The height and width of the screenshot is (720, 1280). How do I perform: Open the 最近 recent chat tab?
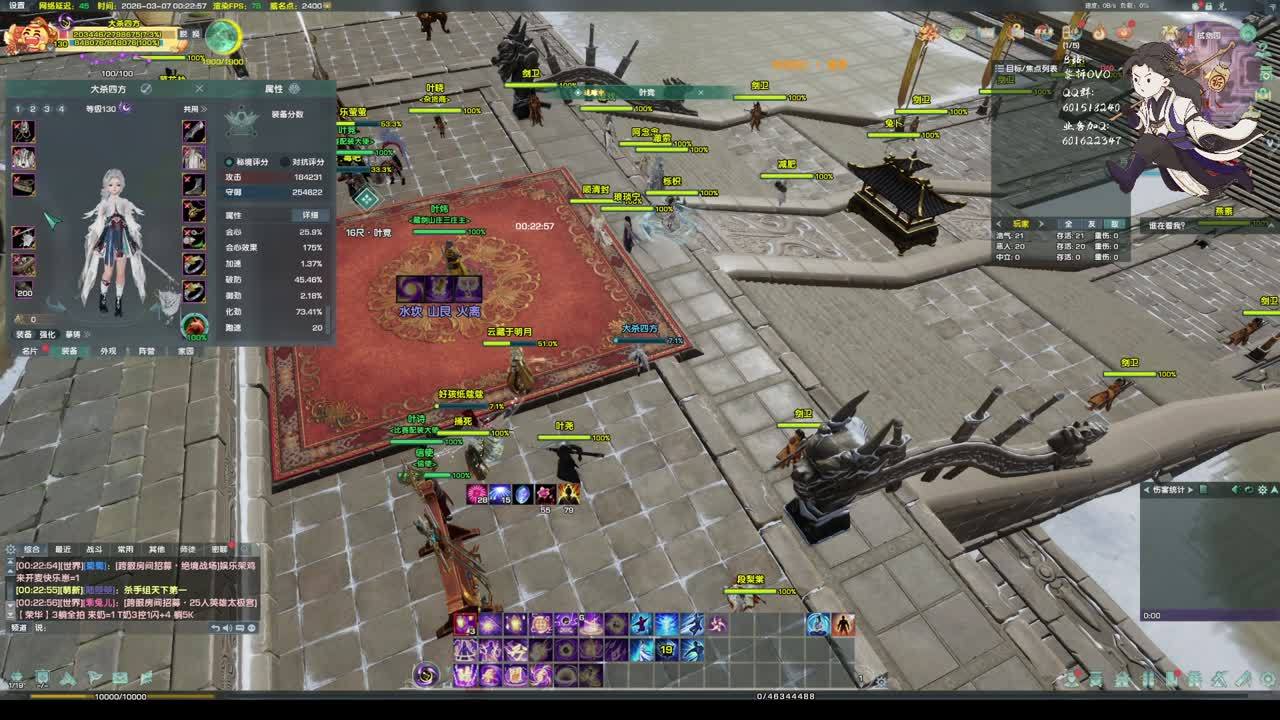[x=63, y=549]
